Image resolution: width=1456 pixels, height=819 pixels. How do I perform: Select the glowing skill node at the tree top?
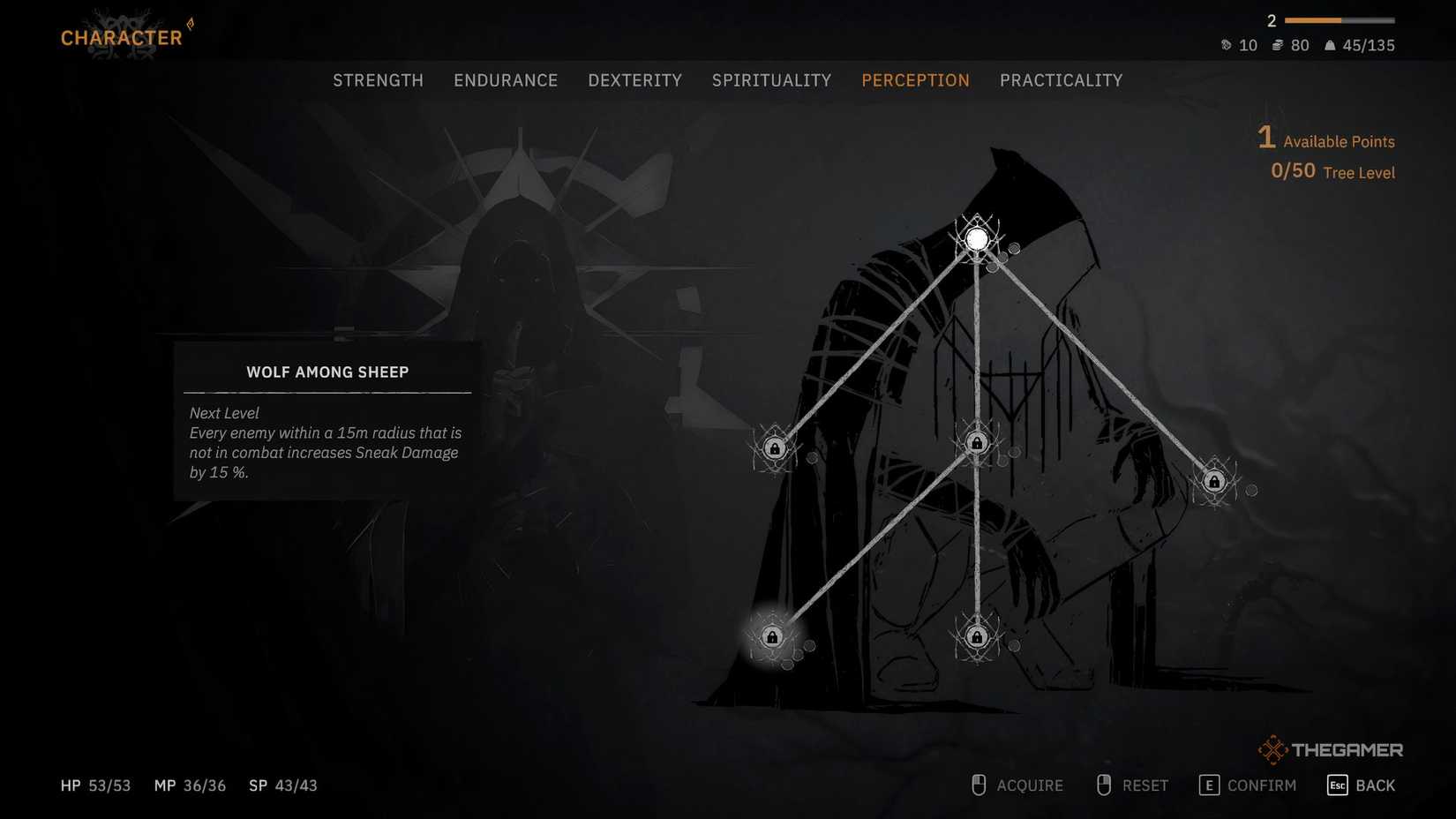tap(976, 237)
